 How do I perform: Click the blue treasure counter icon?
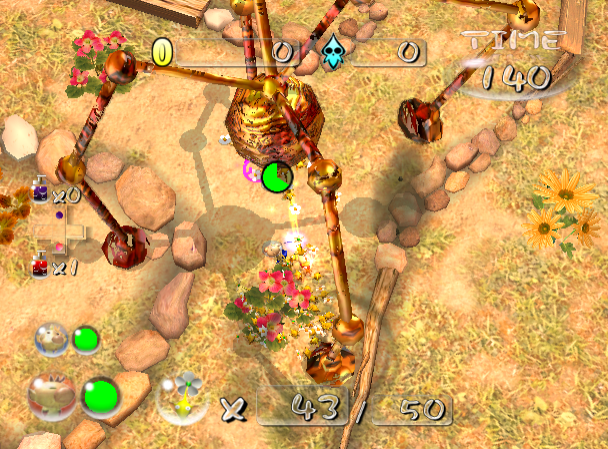tap(332, 49)
